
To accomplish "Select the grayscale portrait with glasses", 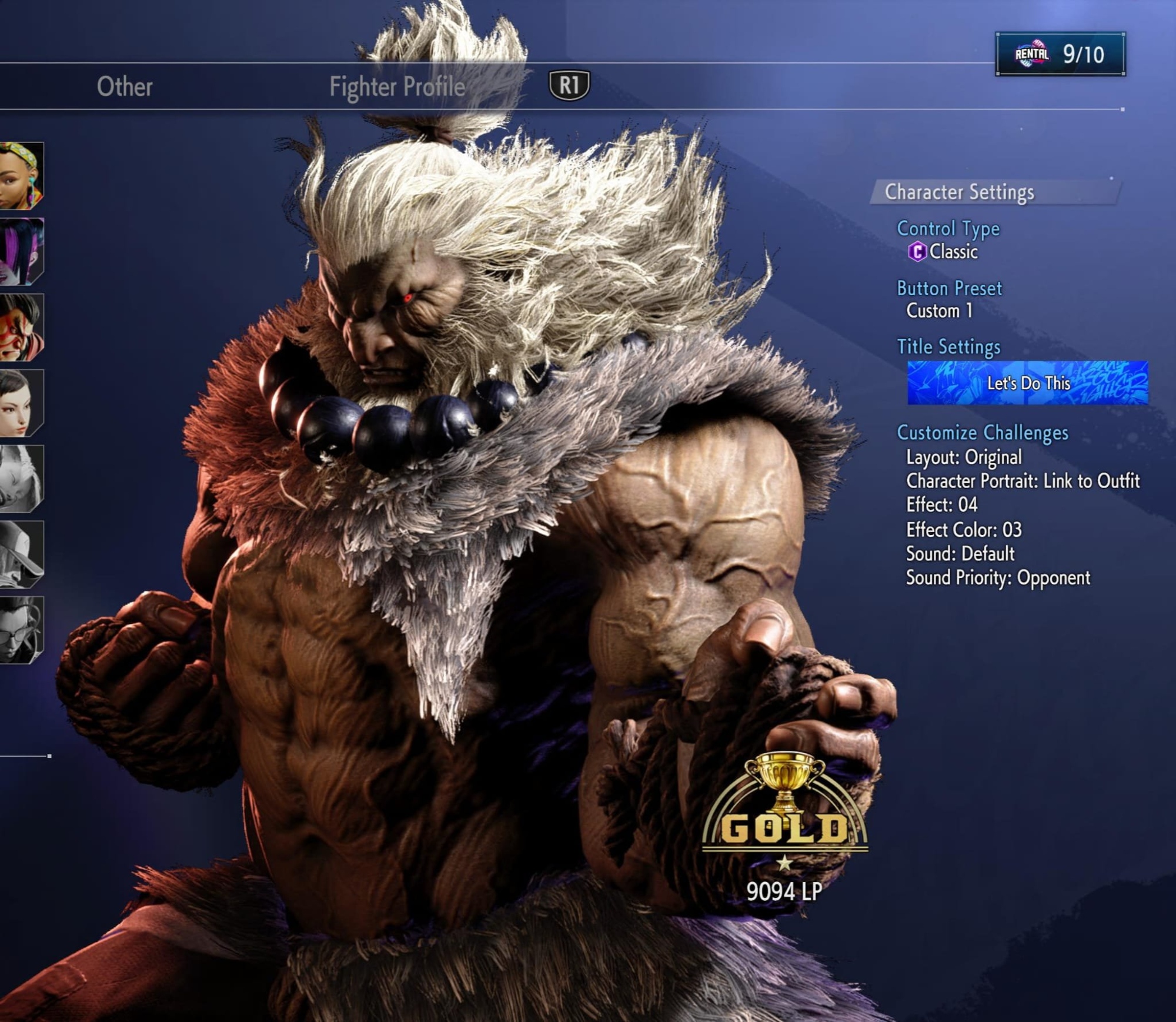I will point(22,630).
